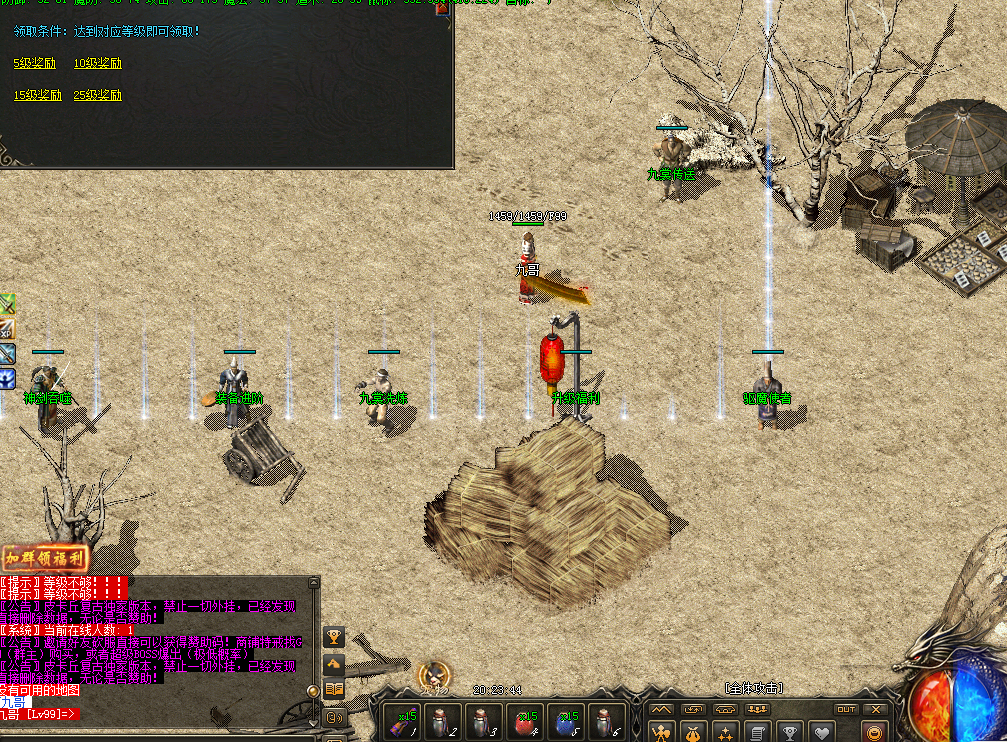Screen dimensions: 1007x742
Task: Open the book icon beside the chat
Action: tap(334, 688)
